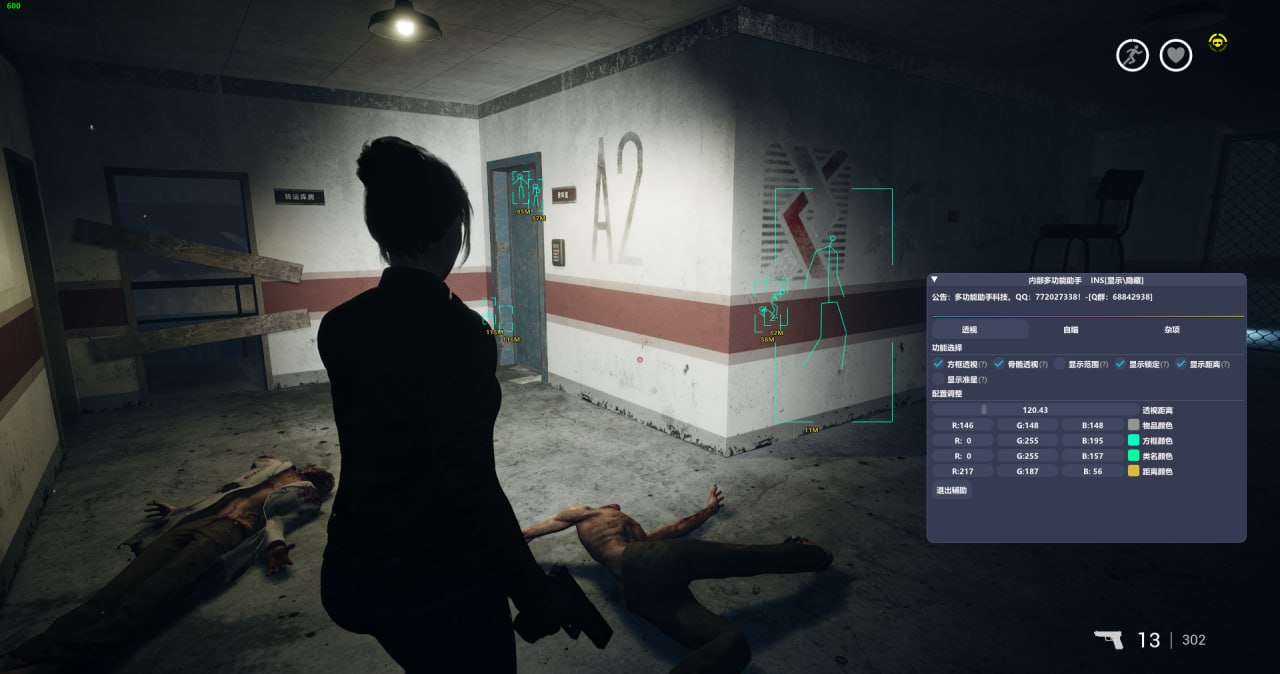
Task: Switch to the 自瞄 tab
Action: click(1070, 329)
